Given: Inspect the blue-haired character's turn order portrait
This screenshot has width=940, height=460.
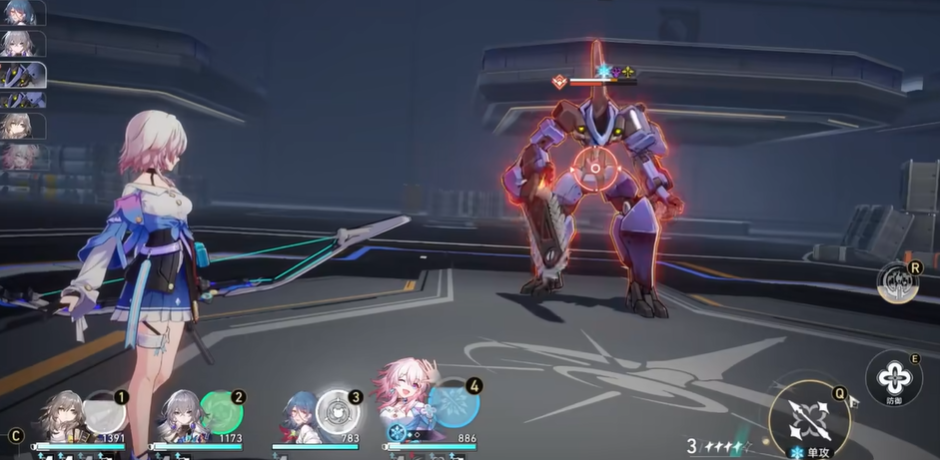Looking at the screenshot, I should coord(22,13).
